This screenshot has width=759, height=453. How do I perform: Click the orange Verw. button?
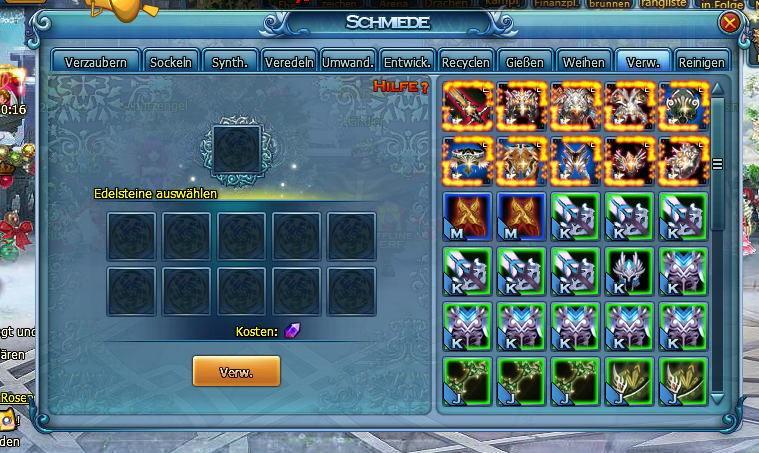pos(236,371)
